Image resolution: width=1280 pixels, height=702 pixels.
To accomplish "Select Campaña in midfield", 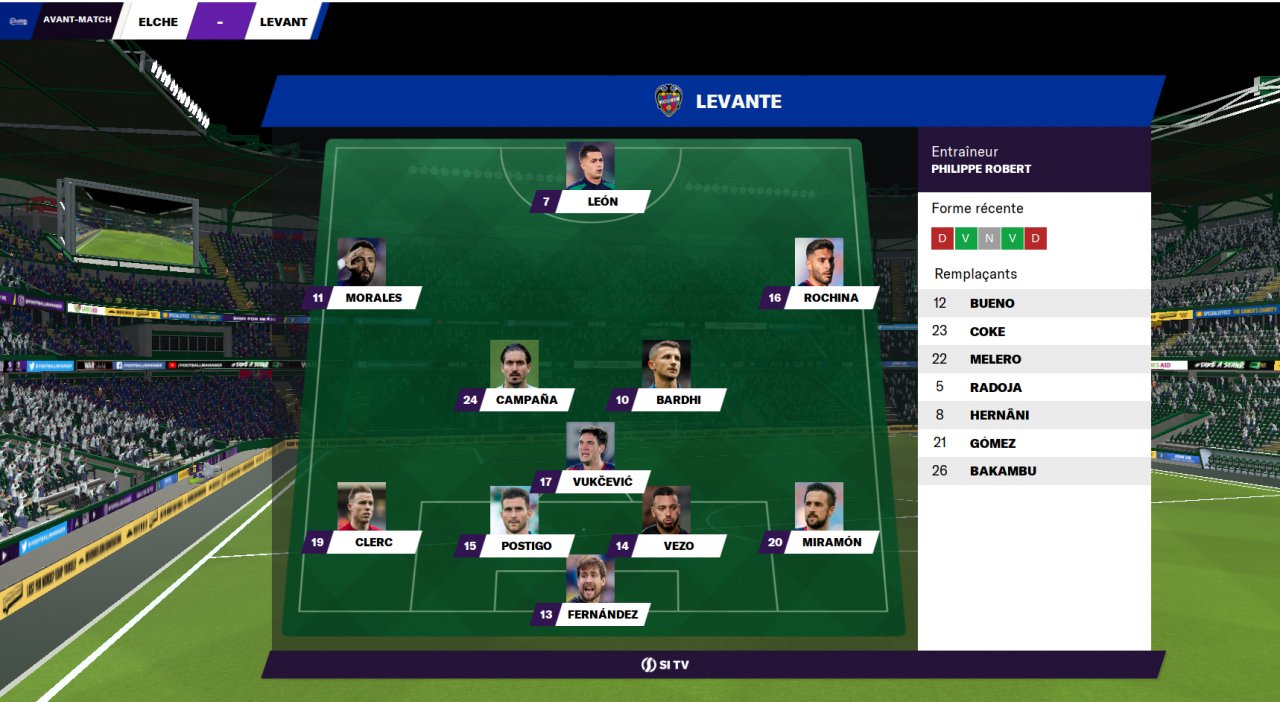I will (x=526, y=401).
